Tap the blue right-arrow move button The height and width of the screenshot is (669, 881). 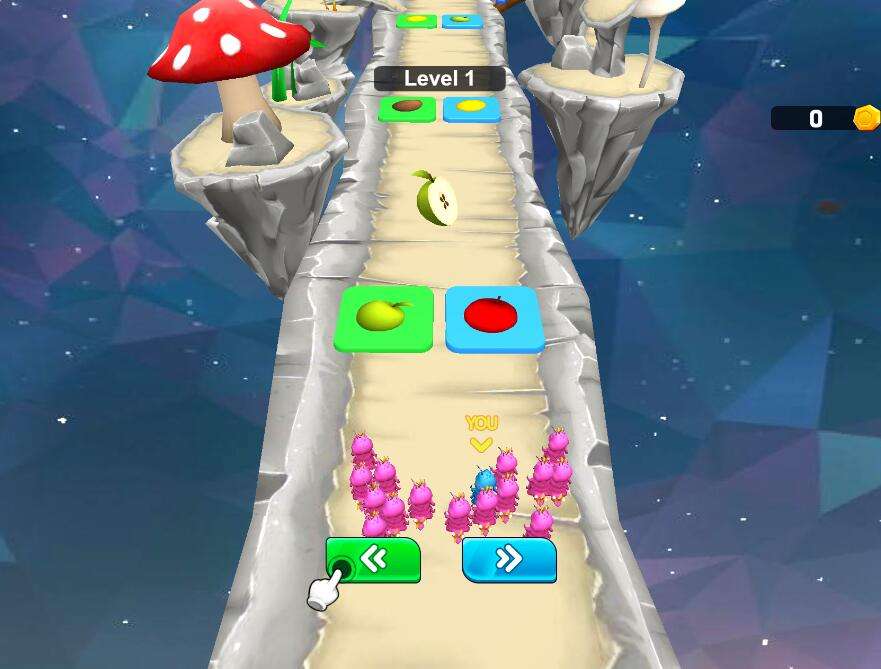tap(509, 560)
